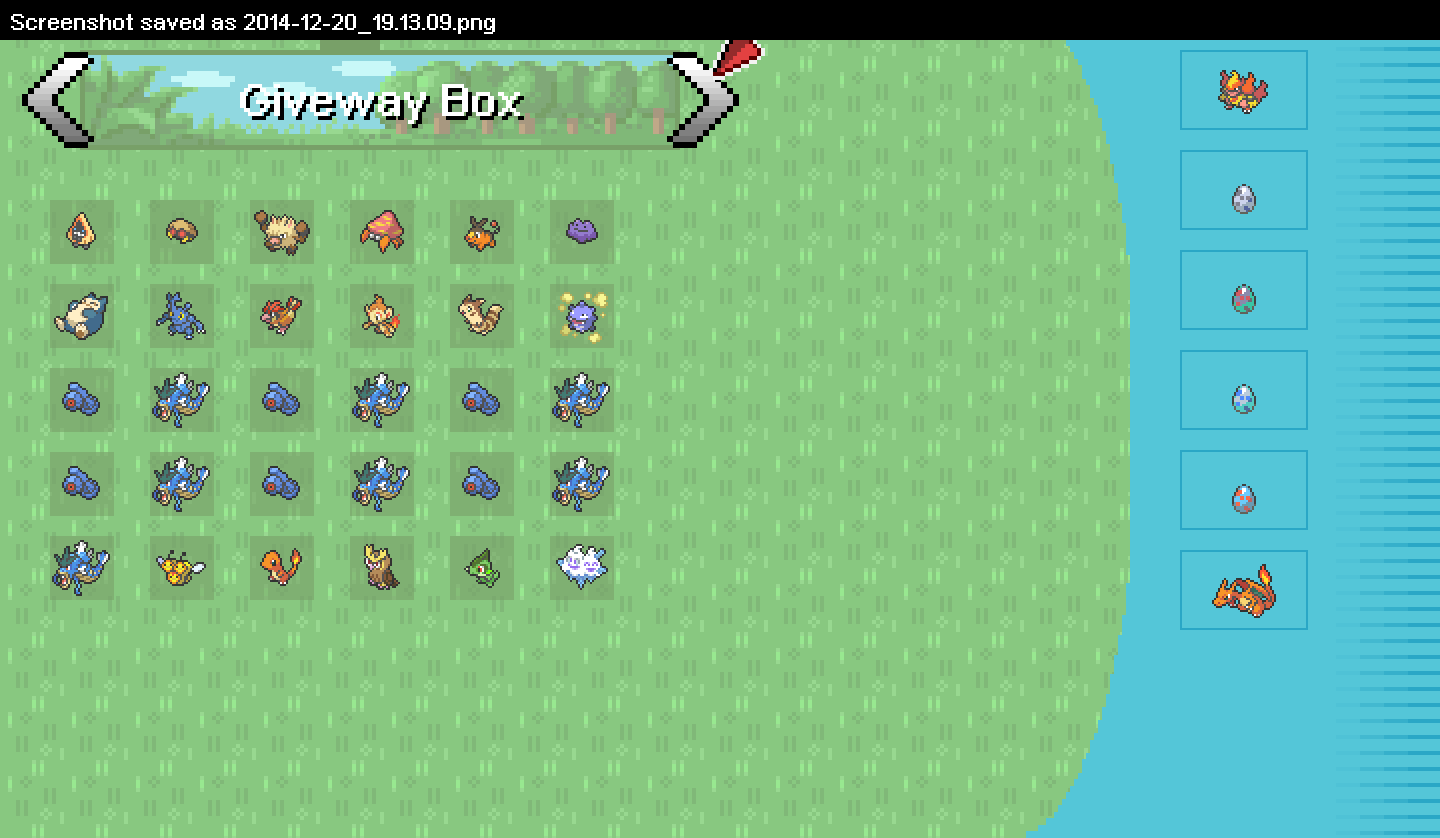Viewport: 1440px width, 838px height.
Task: Choose the Parasect box slot
Action: (x=382, y=232)
